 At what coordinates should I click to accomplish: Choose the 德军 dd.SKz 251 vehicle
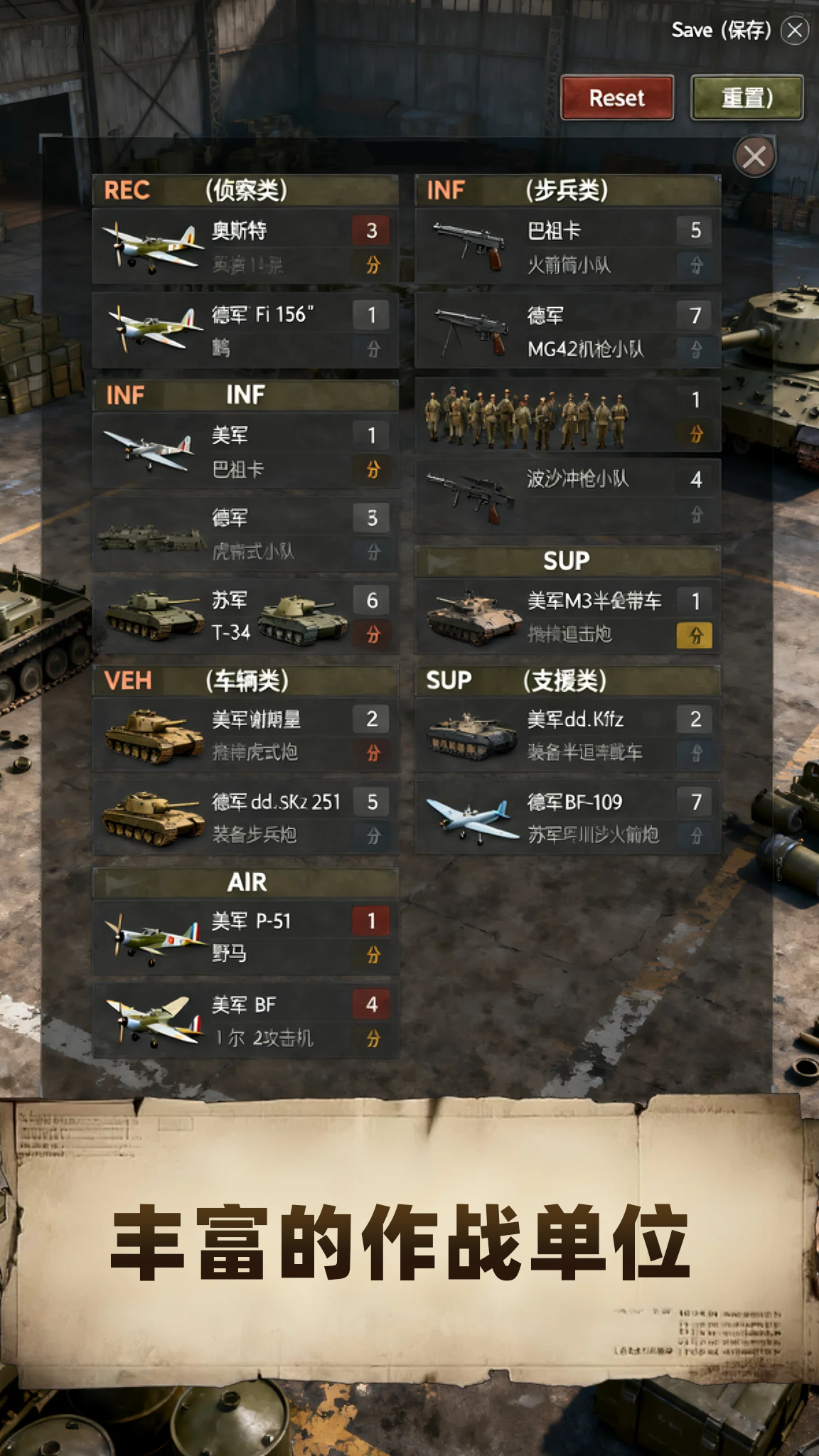pyautogui.click(x=245, y=818)
